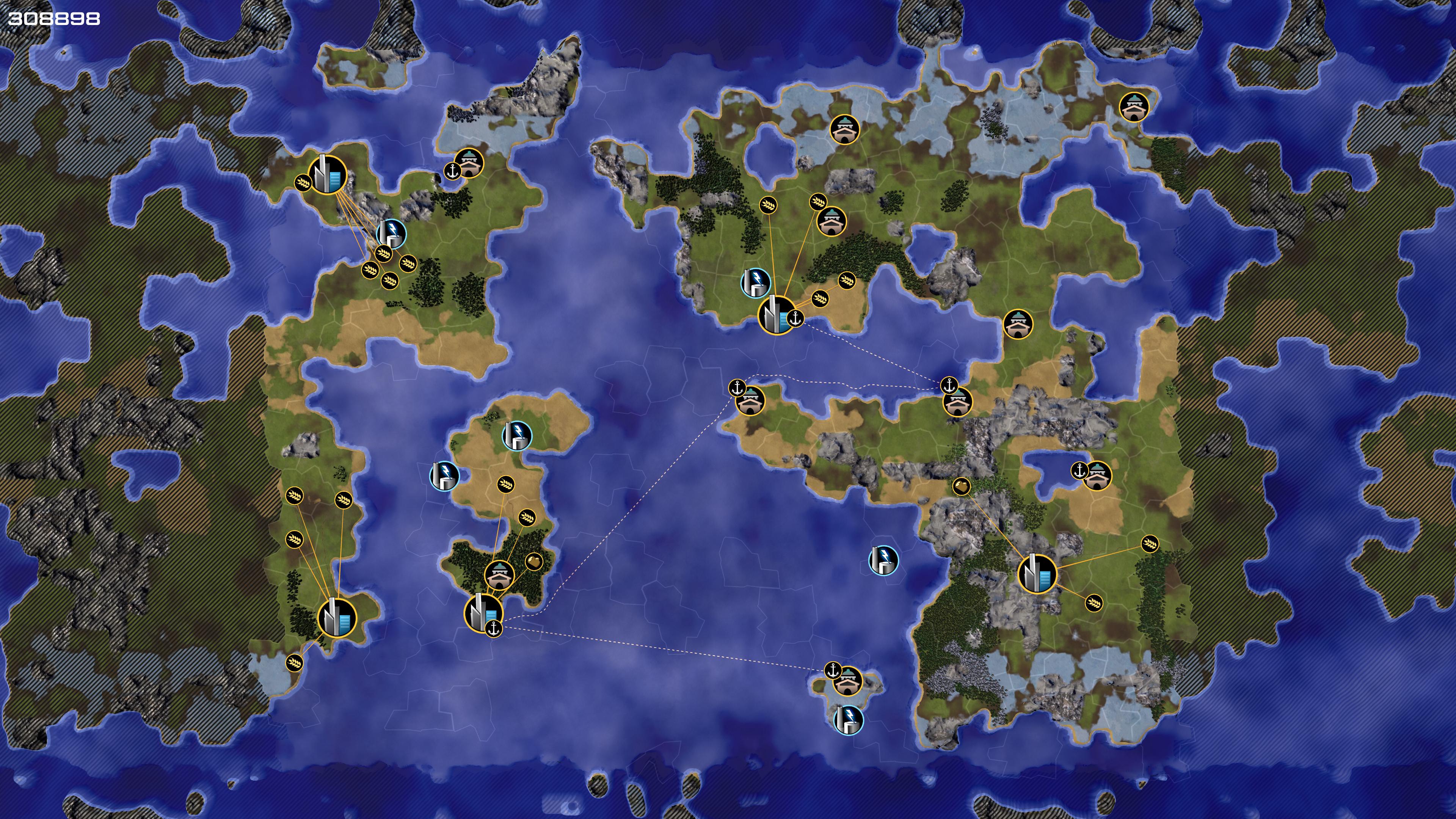Select the village marker beside the ore resource icon
Screen dimensions: 1456x819
coord(499,575)
